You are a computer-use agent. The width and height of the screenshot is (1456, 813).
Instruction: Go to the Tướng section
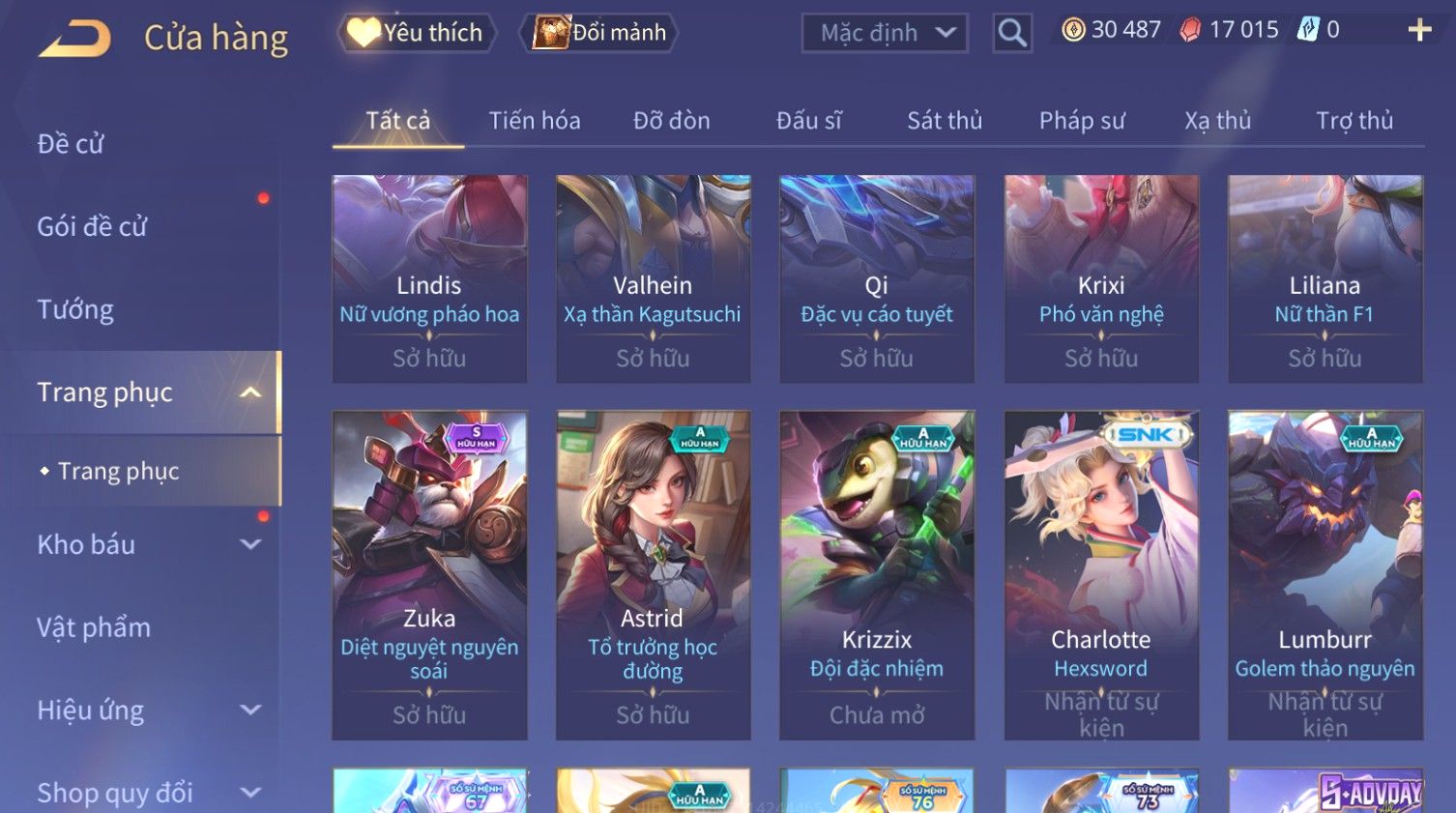coord(75,309)
